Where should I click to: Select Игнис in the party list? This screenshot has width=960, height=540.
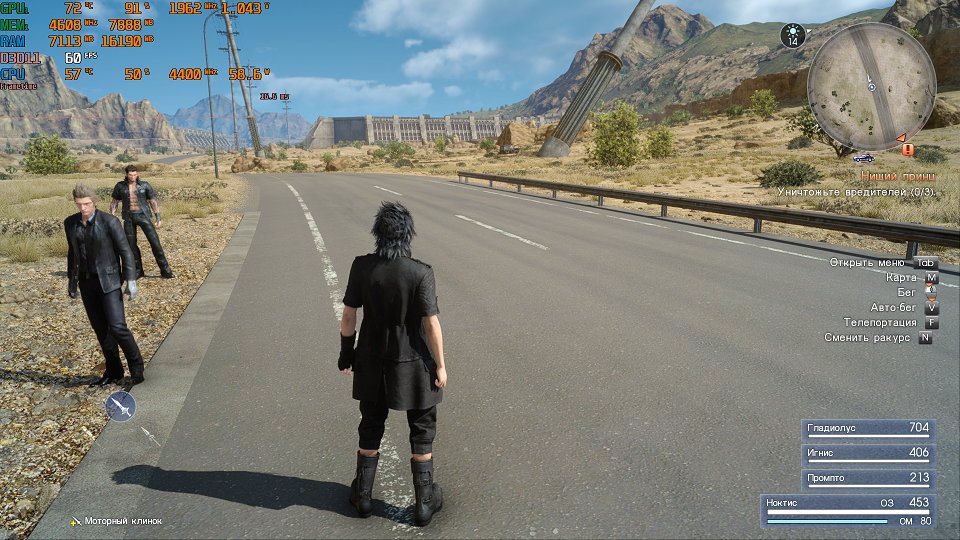click(868, 453)
